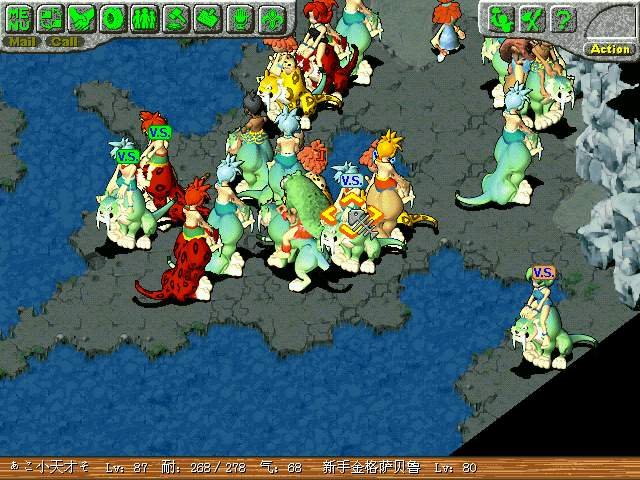Open the fleur-de-lis emblem icon

[x=269, y=17]
